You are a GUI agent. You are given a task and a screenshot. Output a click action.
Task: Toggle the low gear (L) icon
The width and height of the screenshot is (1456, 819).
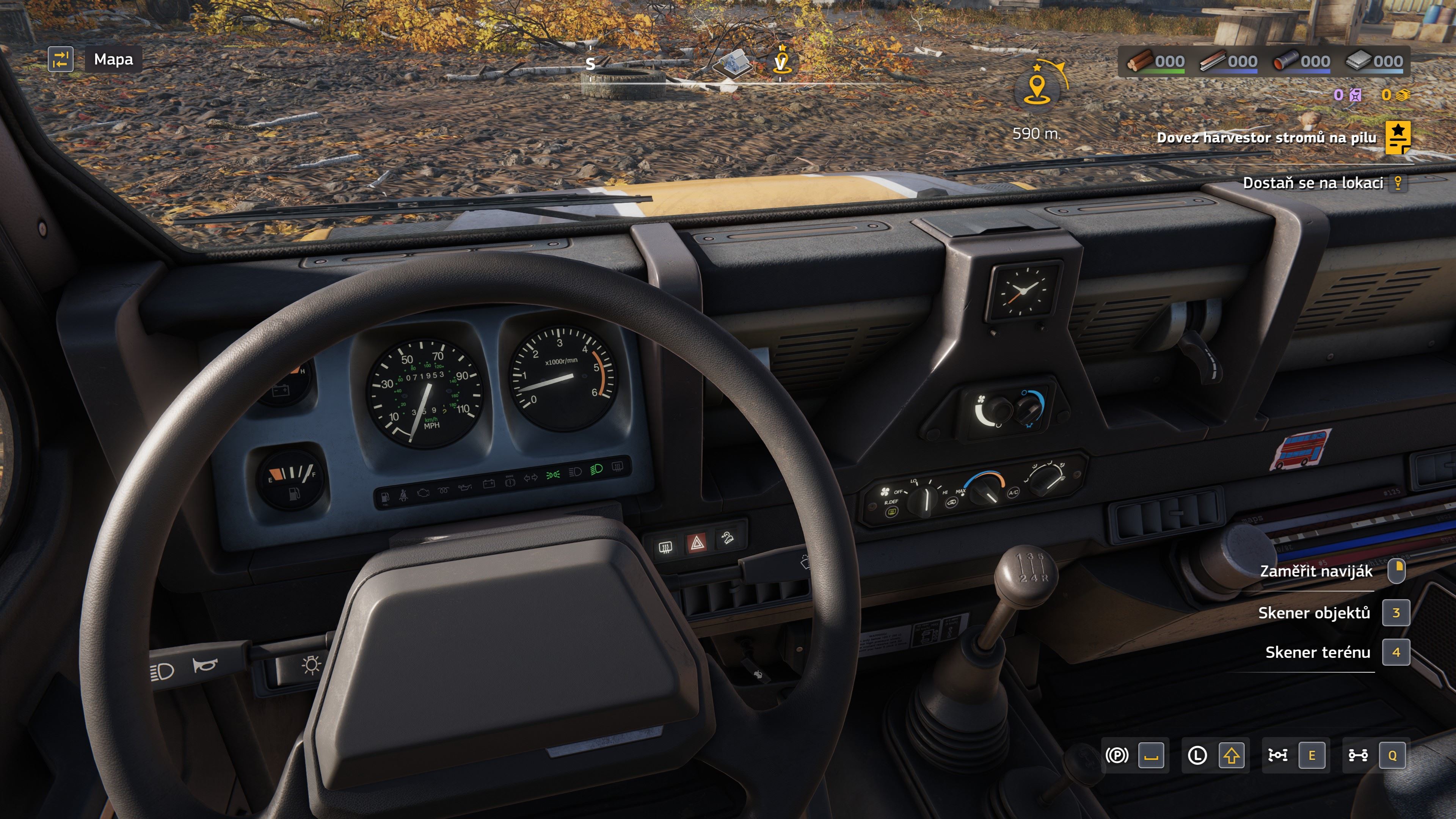coord(1197,755)
